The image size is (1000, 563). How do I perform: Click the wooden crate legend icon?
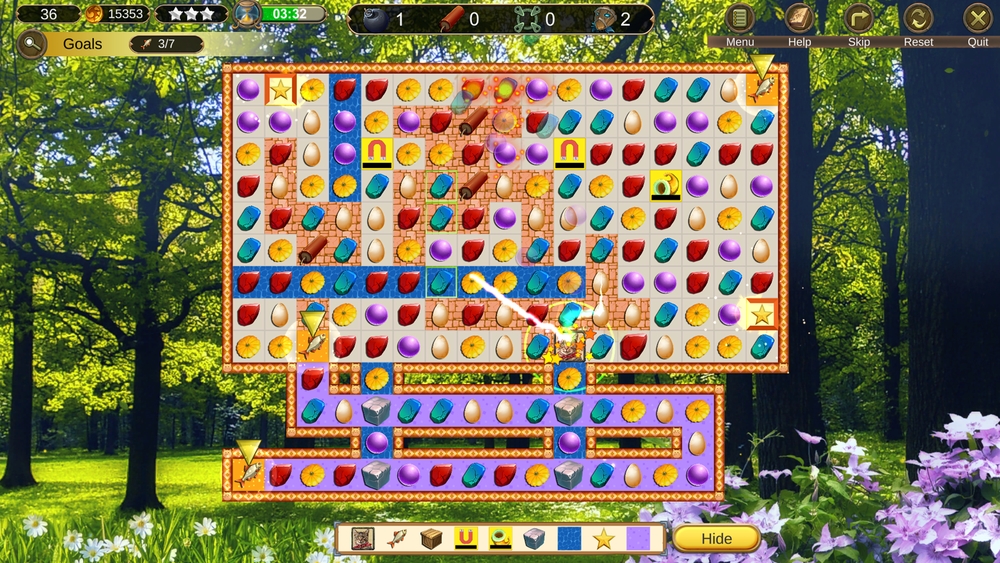pyautogui.click(x=431, y=539)
